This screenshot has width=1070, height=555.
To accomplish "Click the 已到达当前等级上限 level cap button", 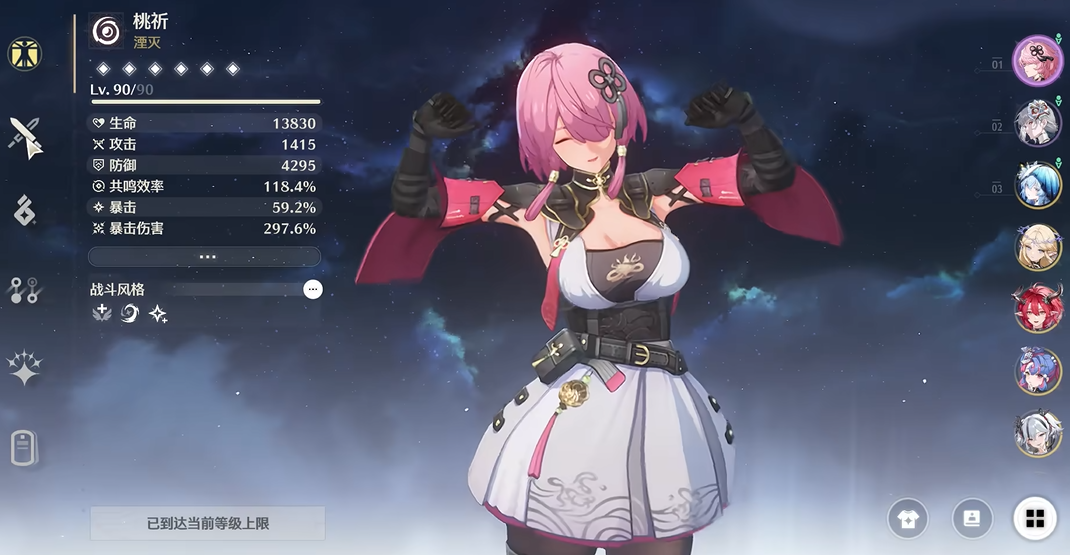I will 208,523.
